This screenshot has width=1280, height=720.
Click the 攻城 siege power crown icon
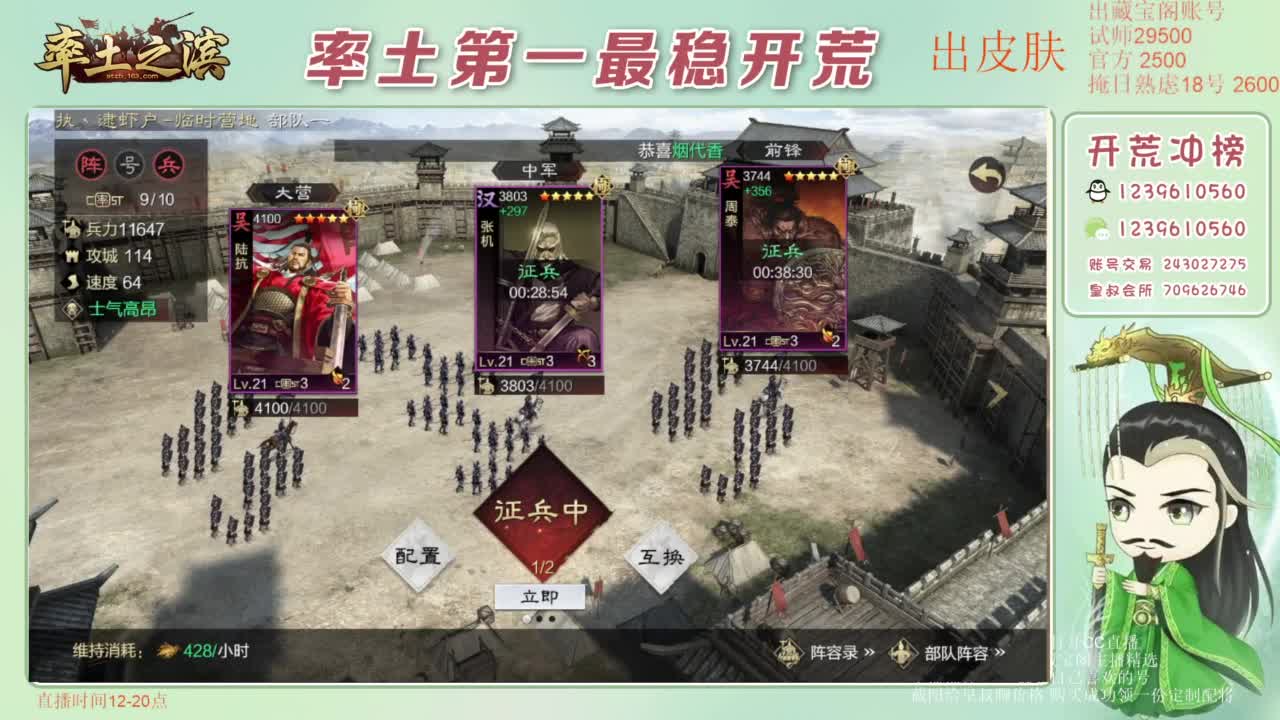tap(73, 256)
